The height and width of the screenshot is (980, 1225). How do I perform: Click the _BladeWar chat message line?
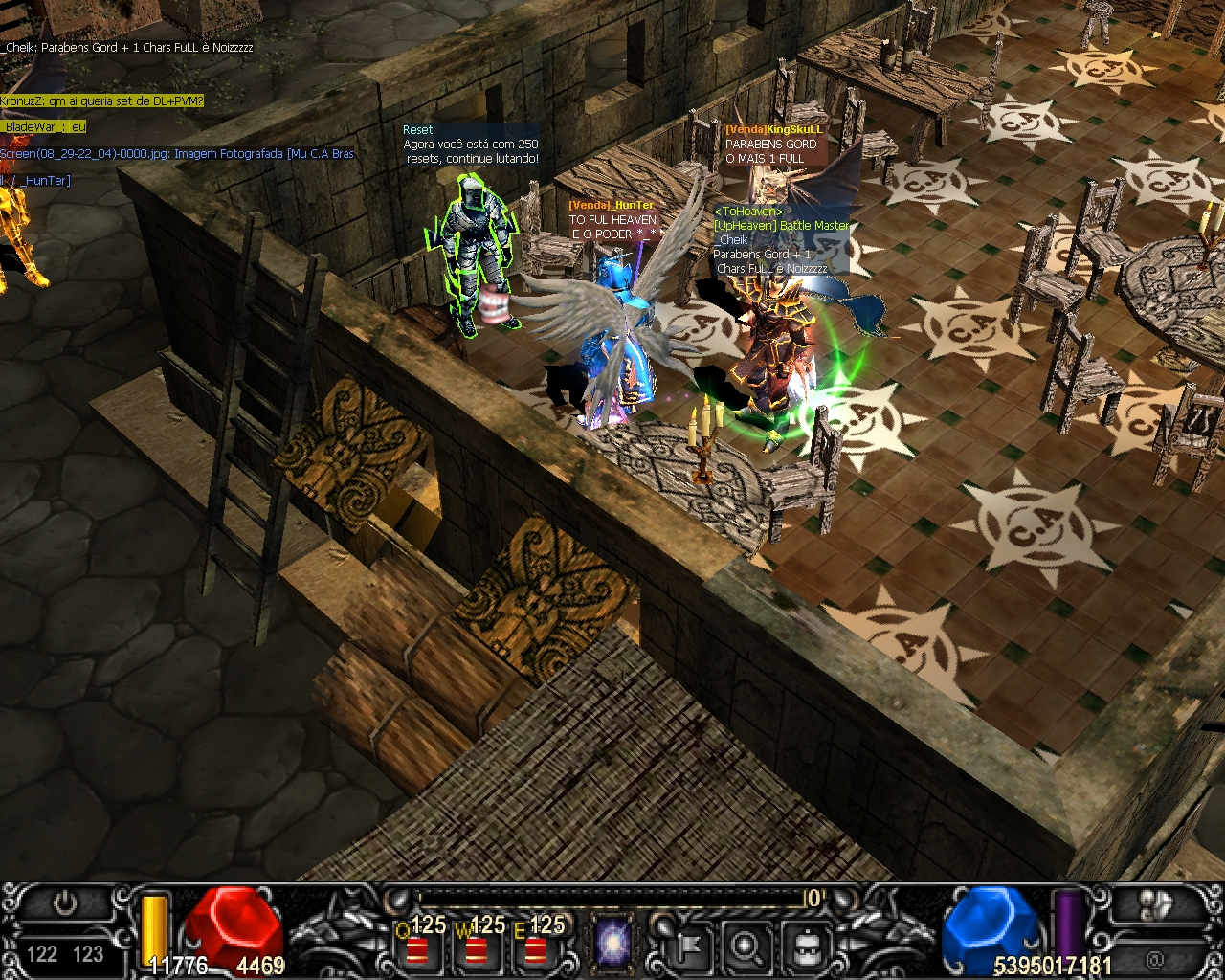[44, 126]
